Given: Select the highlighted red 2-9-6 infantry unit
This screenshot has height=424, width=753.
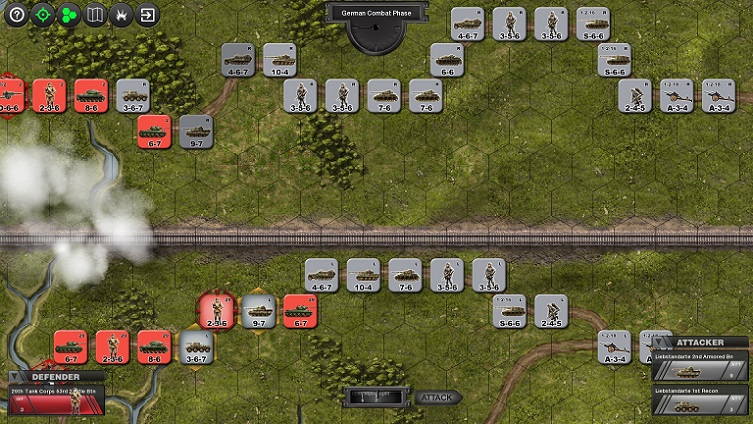Looking at the screenshot, I should point(215,310).
